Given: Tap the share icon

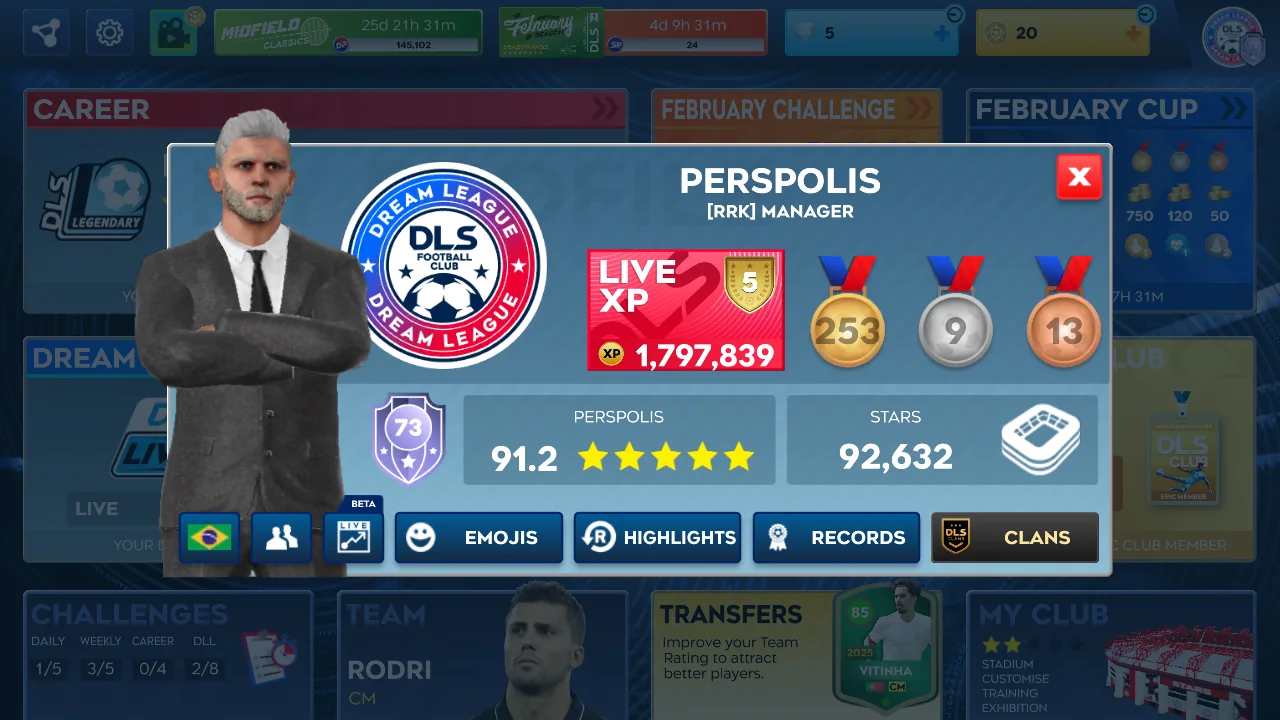Looking at the screenshot, I should 46,33.
